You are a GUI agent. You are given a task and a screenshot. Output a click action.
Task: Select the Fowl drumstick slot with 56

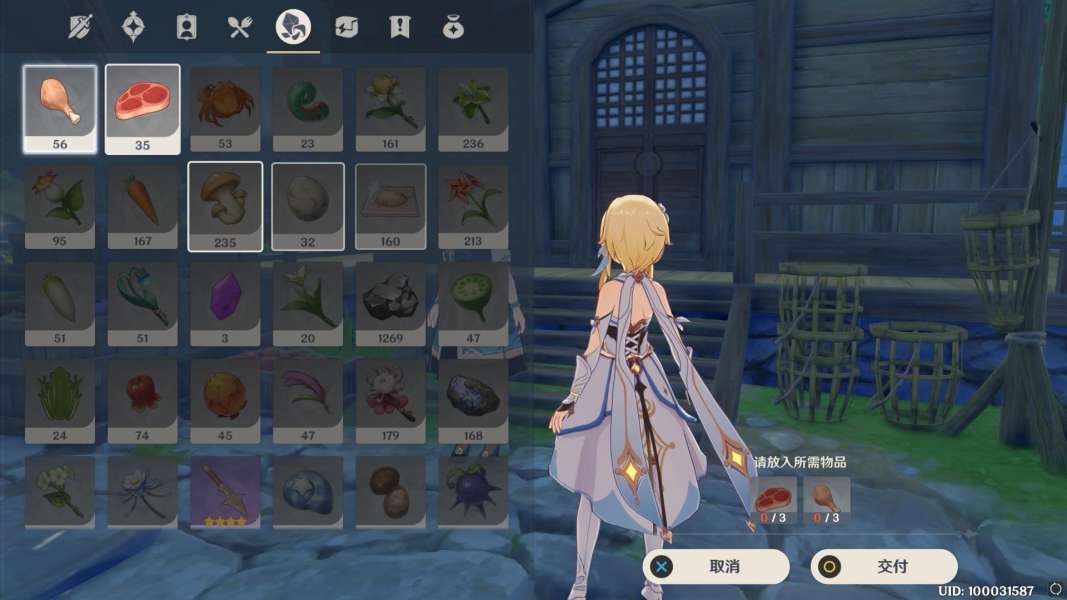tap(60, 108)
